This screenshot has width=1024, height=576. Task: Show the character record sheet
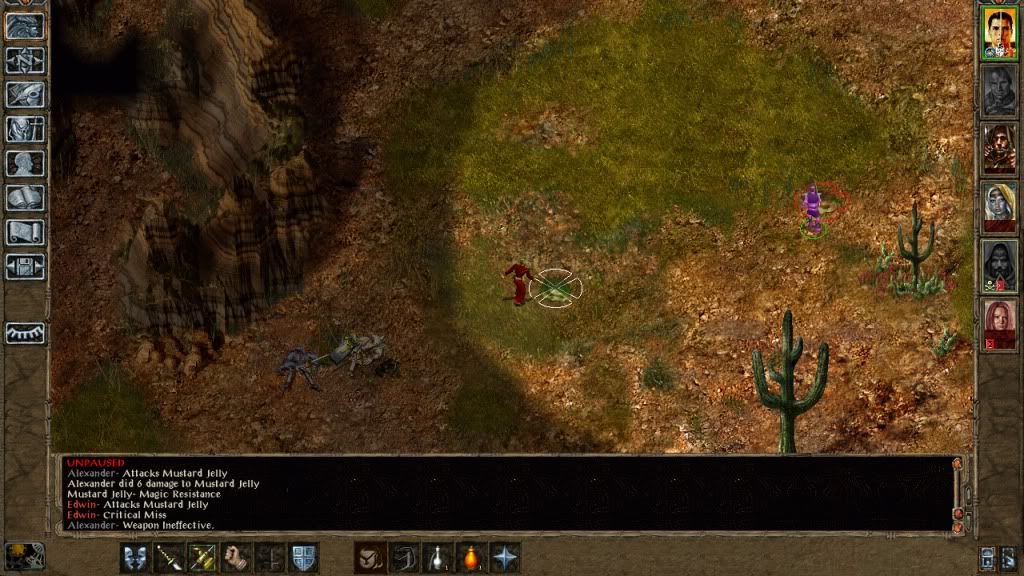coord(25,163)
